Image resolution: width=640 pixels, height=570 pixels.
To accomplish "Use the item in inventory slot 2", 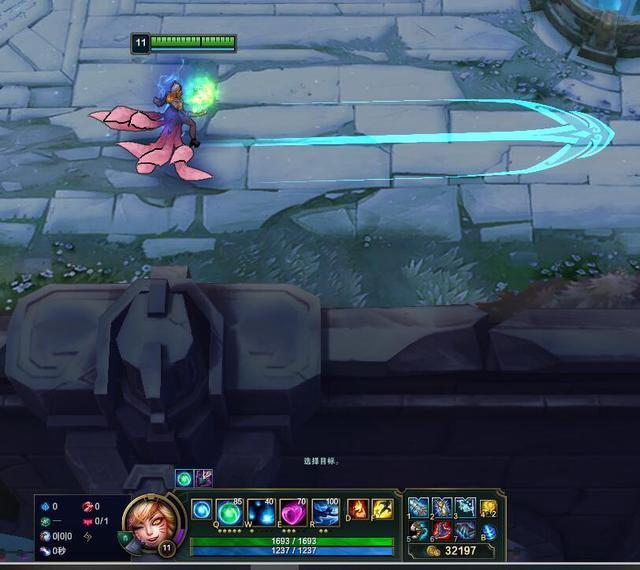I will (442, 508).
